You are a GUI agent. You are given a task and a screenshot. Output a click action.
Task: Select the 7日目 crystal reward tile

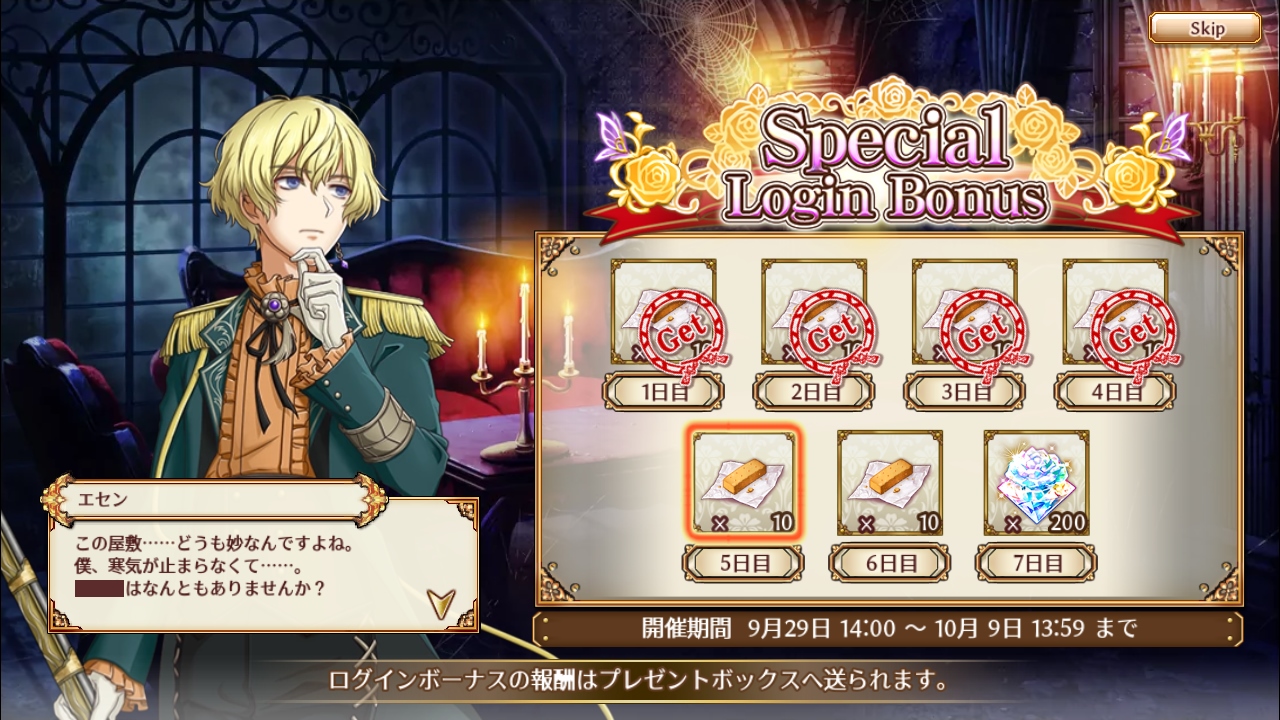[x=1036, y=482]
